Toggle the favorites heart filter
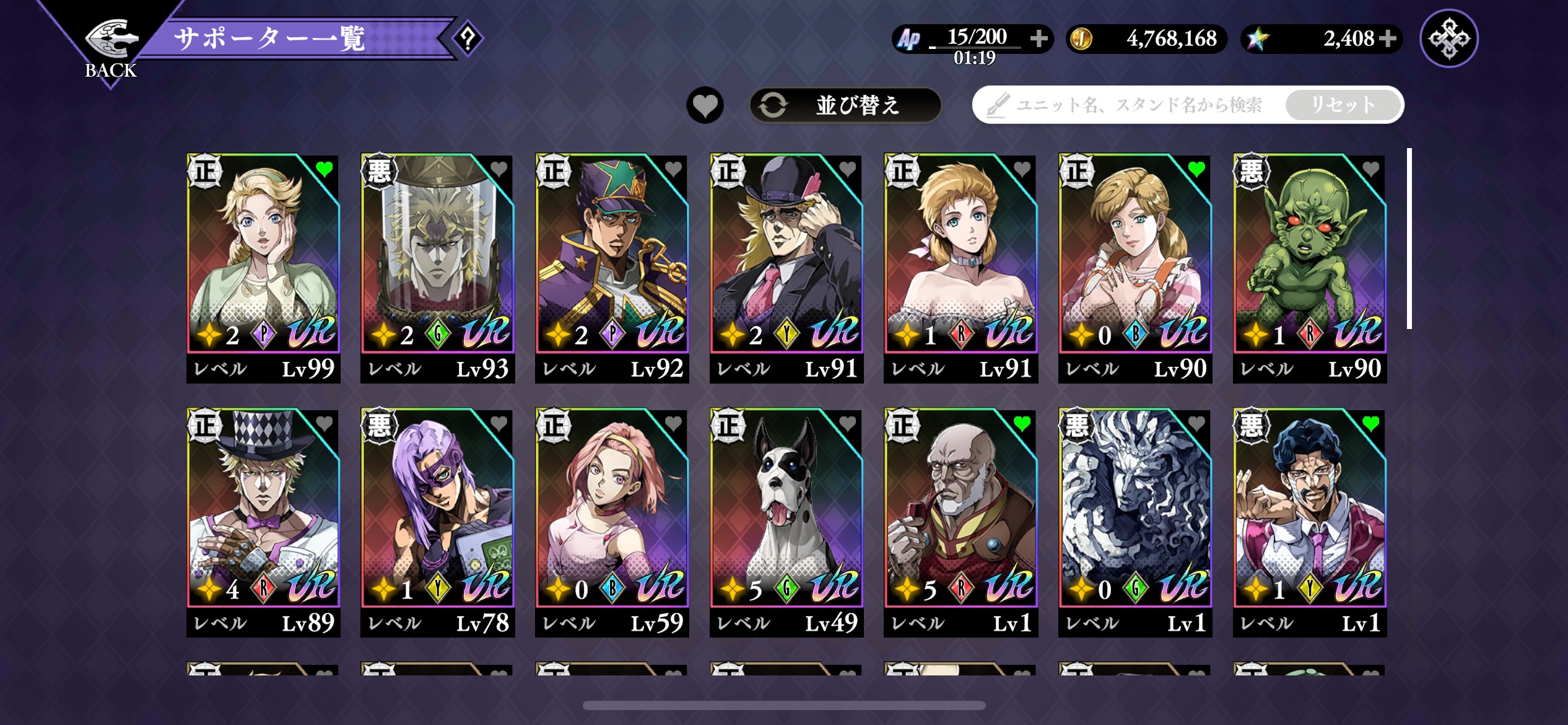Screen dimensions: 1568x725 pos(705,105)
